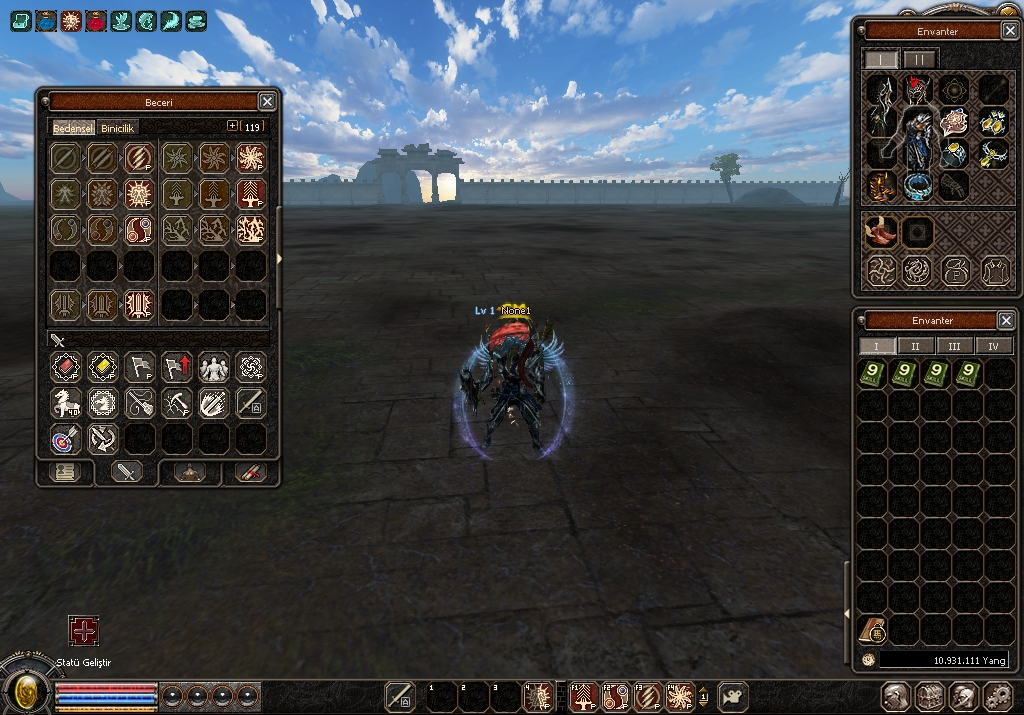Select the Bedensel skill tab
The width and height of the screenshot is (1024, 715).
click(72, 127)
